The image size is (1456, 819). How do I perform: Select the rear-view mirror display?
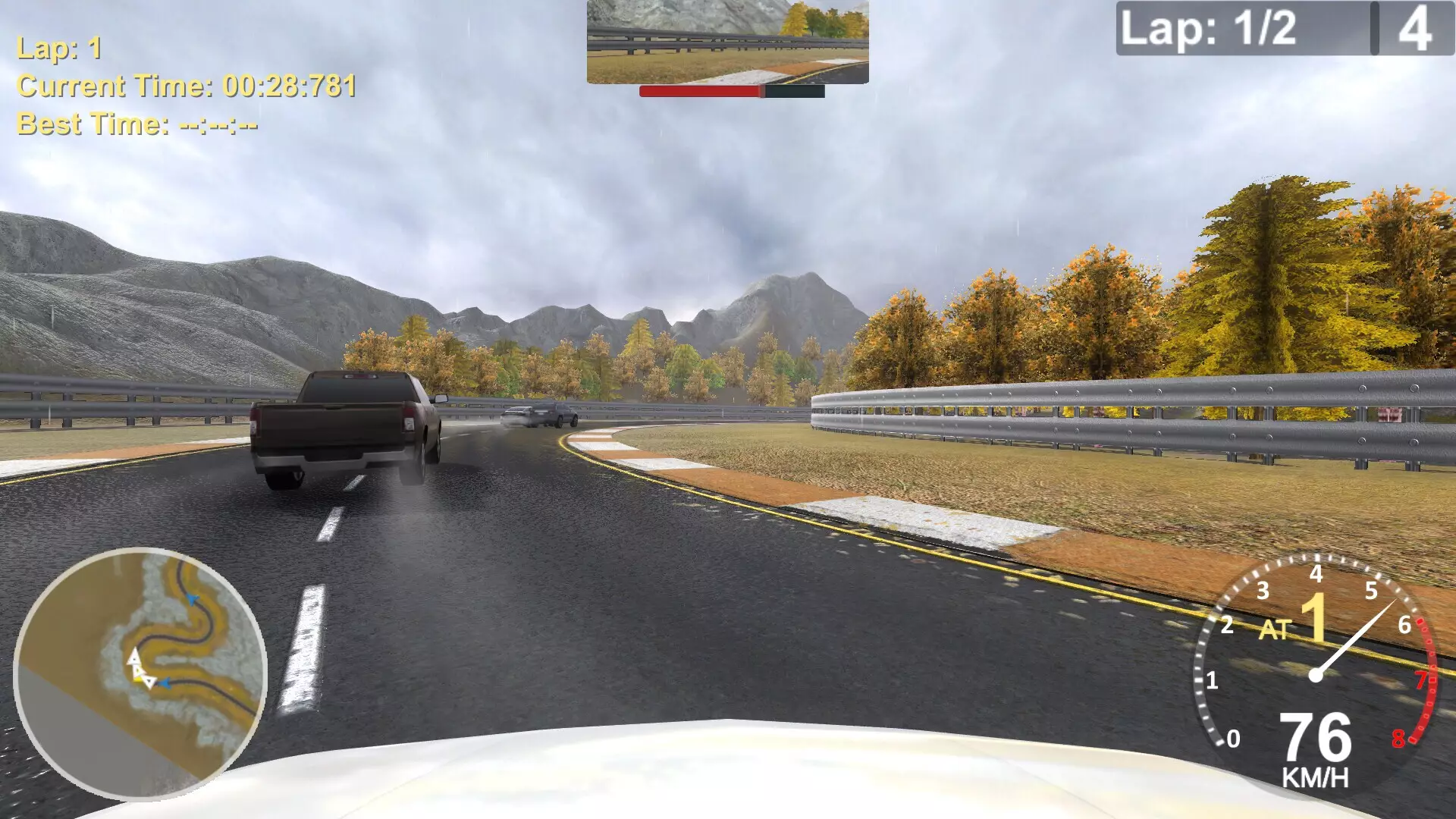pyautogui.click(x=727, y=42)
